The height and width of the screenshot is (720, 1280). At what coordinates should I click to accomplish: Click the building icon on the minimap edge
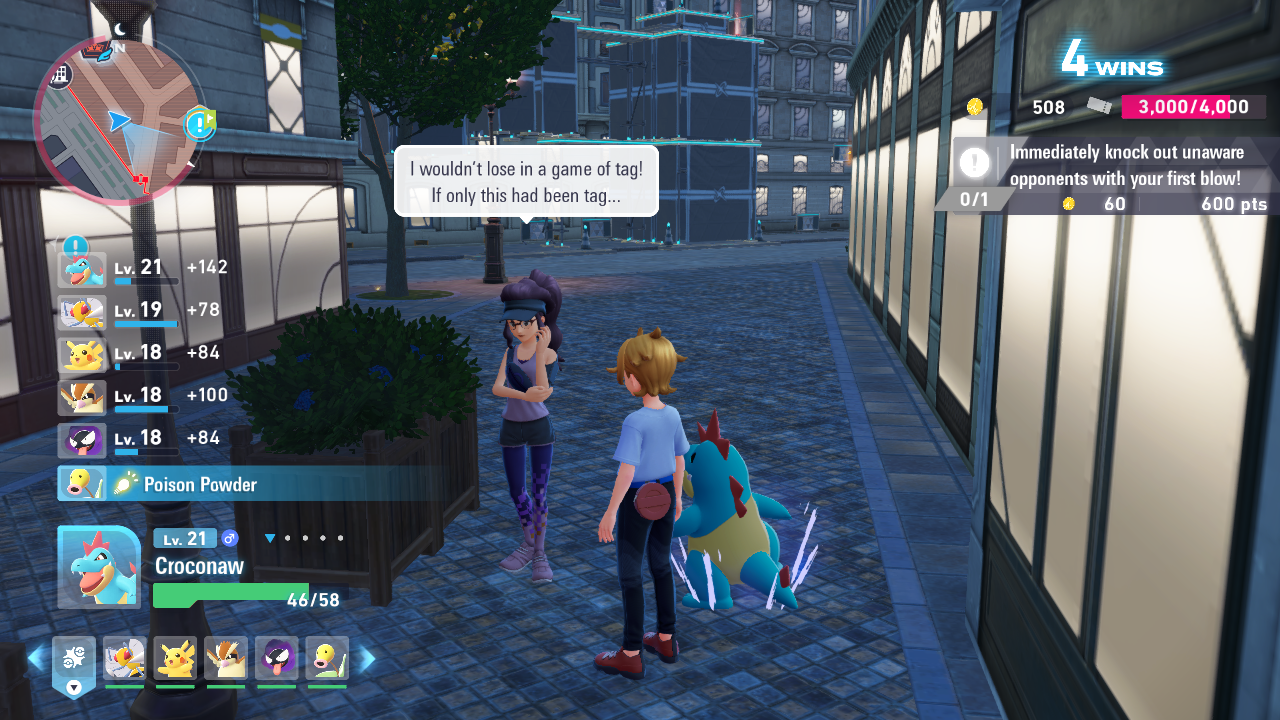(x=59, y=75)
